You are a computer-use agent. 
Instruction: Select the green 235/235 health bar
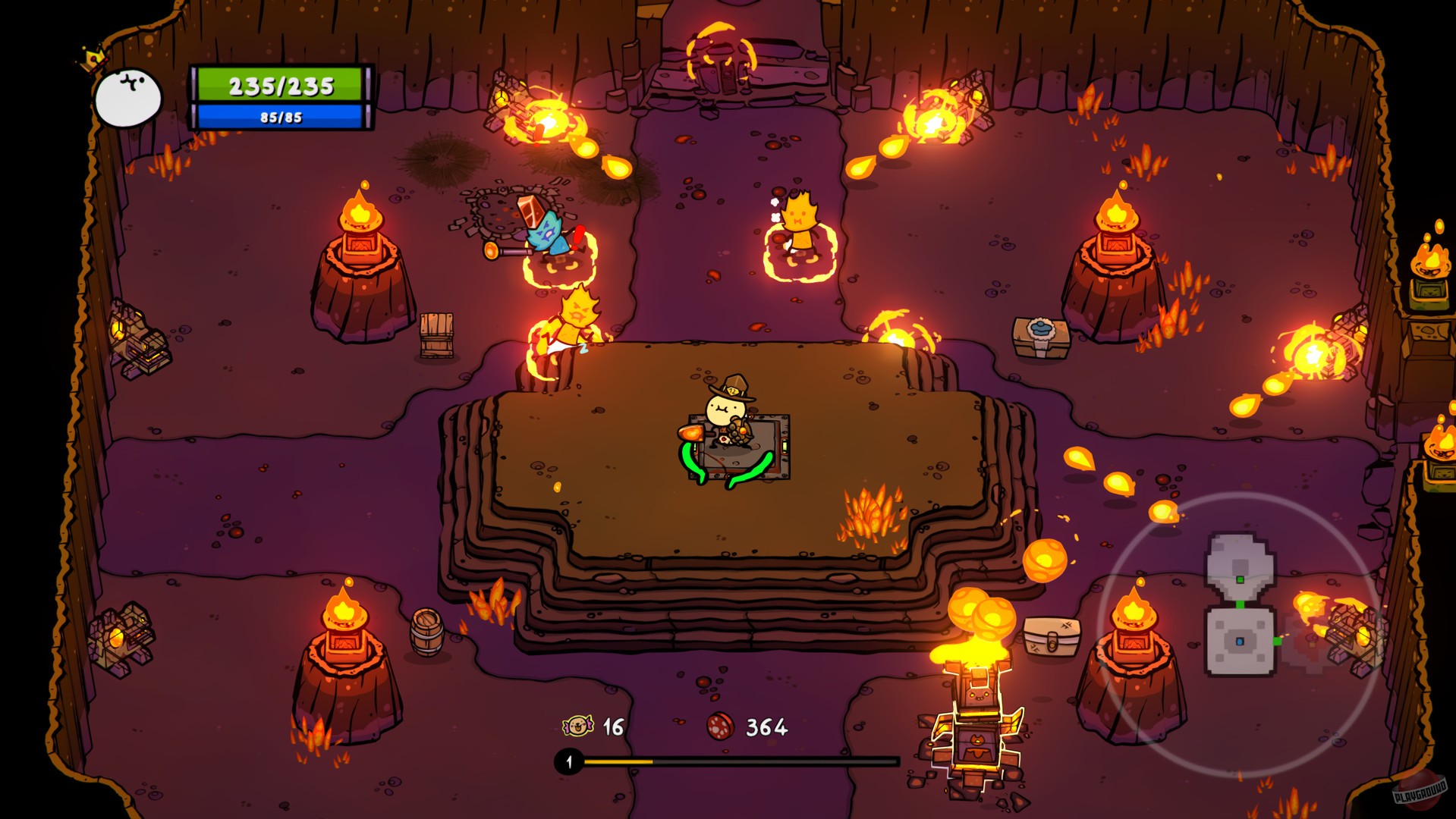click(278, 85)
